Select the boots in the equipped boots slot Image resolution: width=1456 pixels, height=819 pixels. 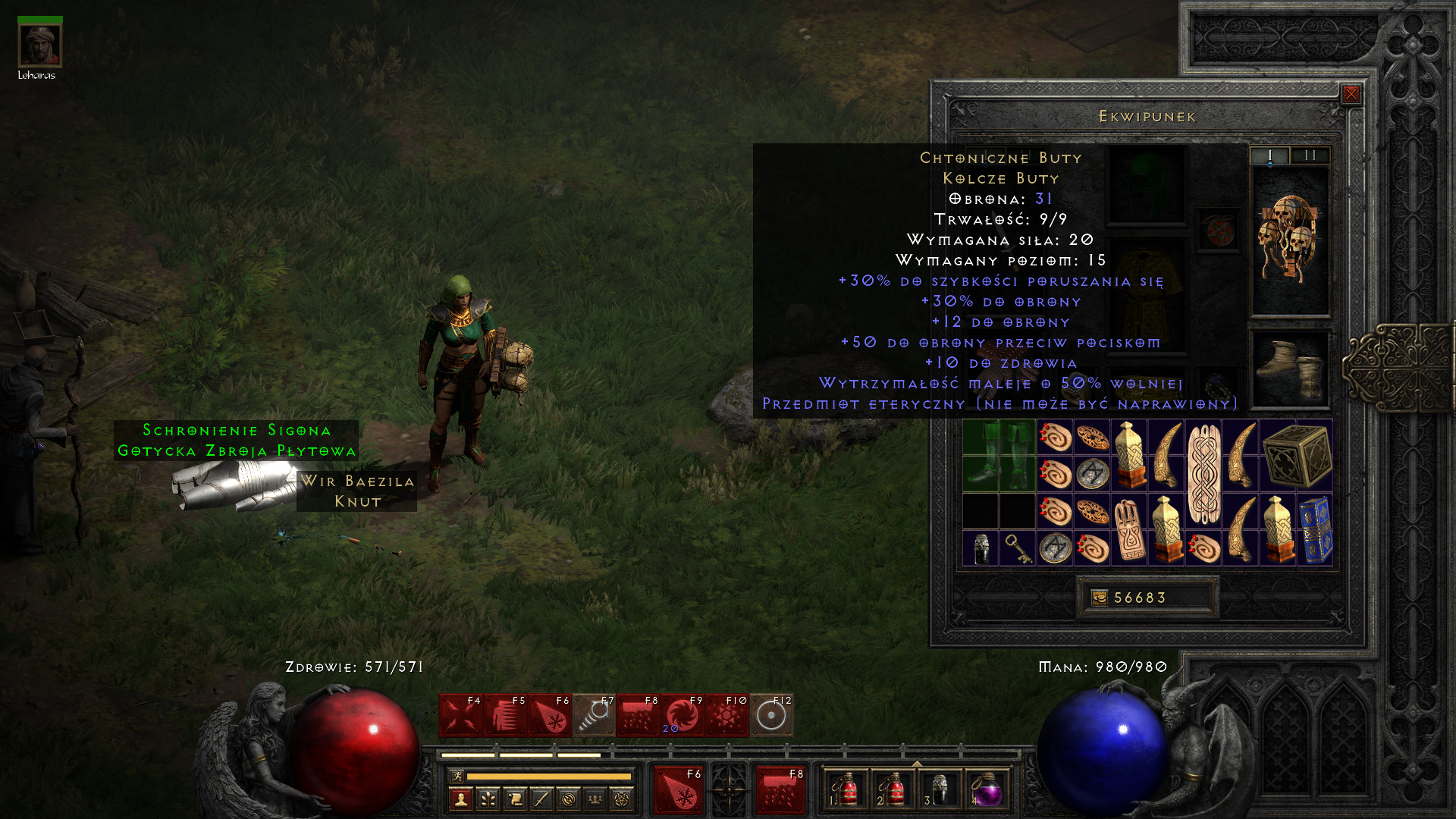pos(1289,369)
